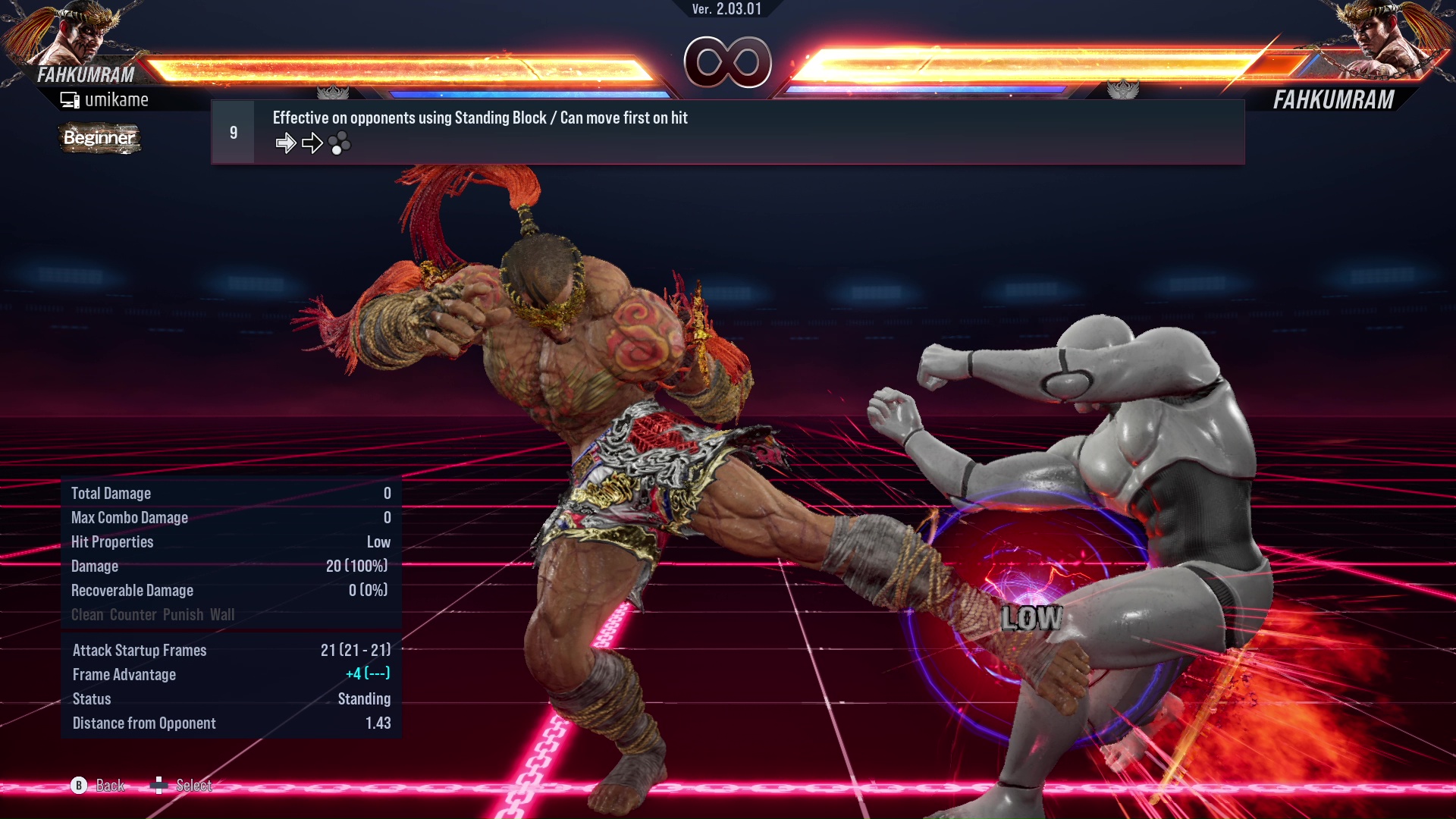
Task: Click the Clean Counter Punish Wall label
Action: (152, 614)
